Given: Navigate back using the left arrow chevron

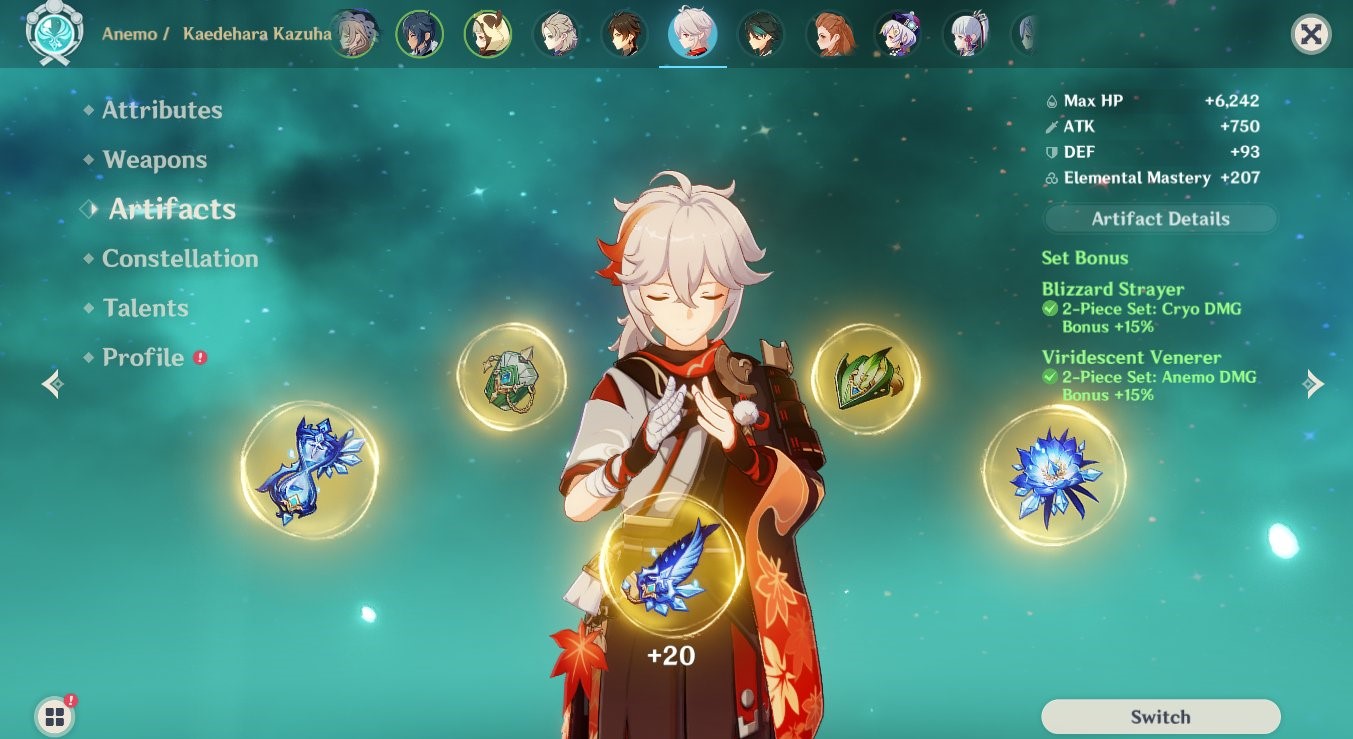Looking at the screenshot, I should pyautogui.click(x=50, y=383).
